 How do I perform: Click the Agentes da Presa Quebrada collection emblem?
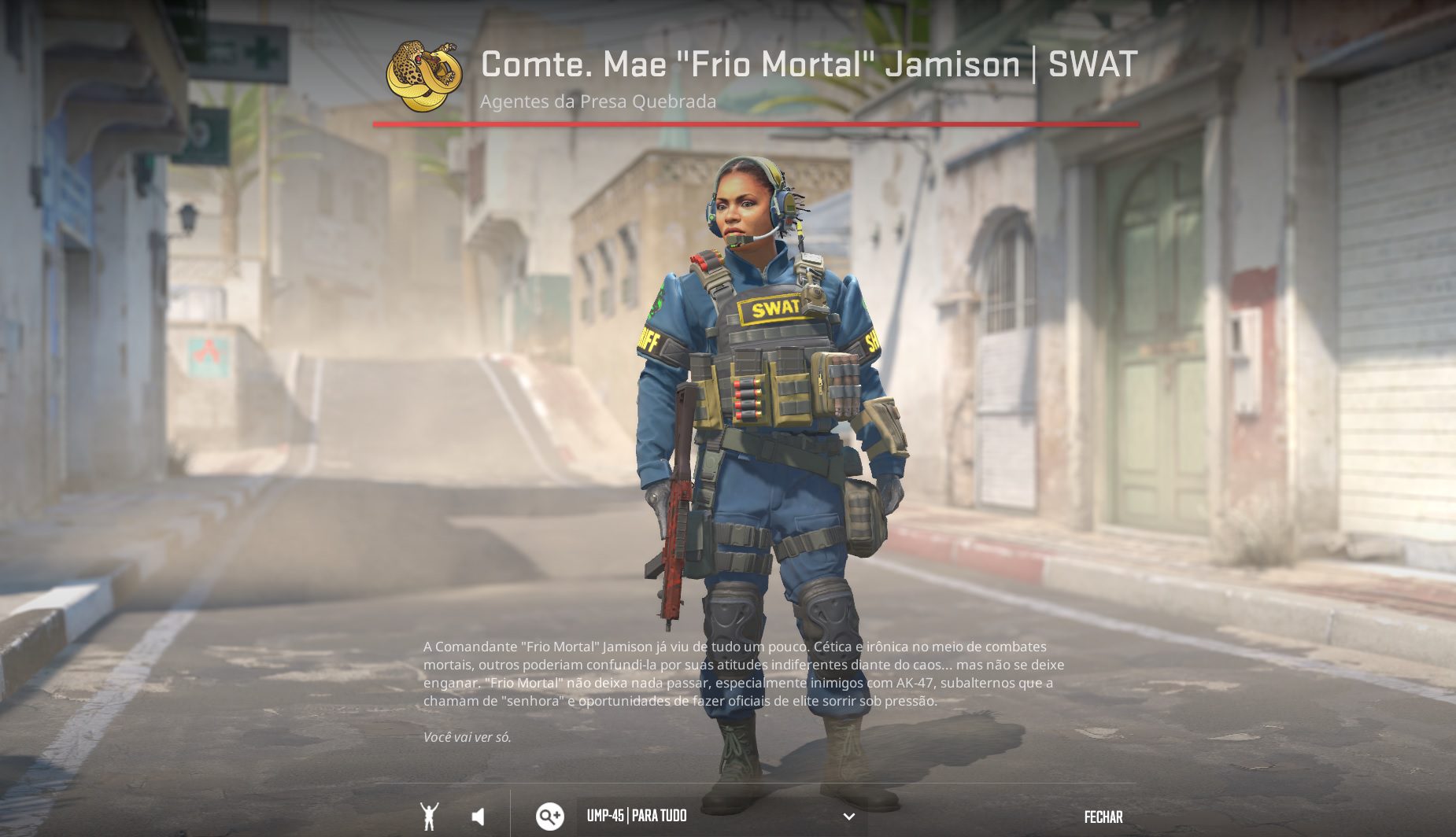click(425, 72)
